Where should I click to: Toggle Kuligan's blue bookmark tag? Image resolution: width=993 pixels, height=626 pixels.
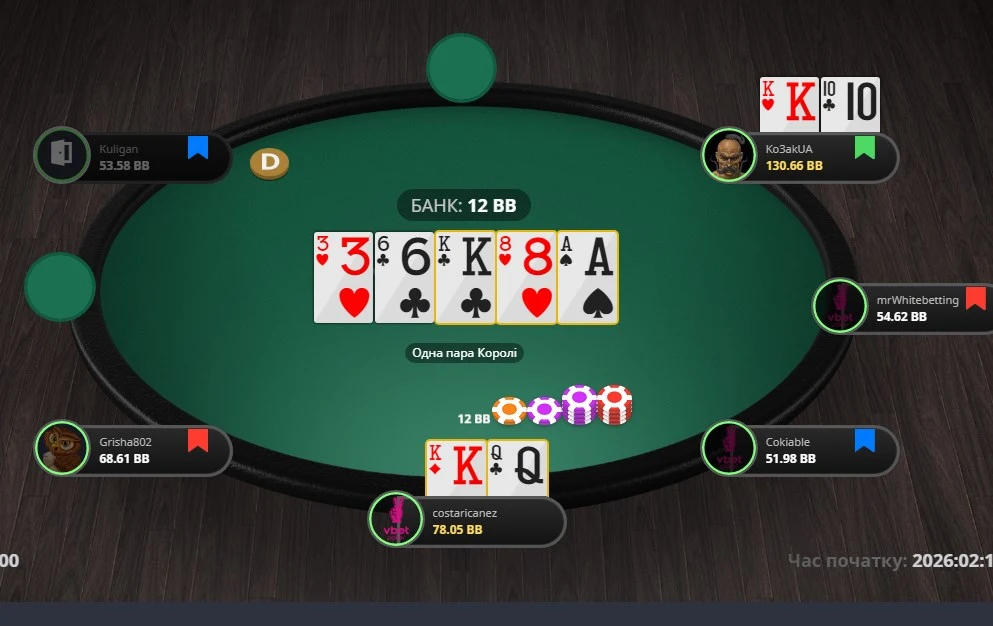point(198,148)
